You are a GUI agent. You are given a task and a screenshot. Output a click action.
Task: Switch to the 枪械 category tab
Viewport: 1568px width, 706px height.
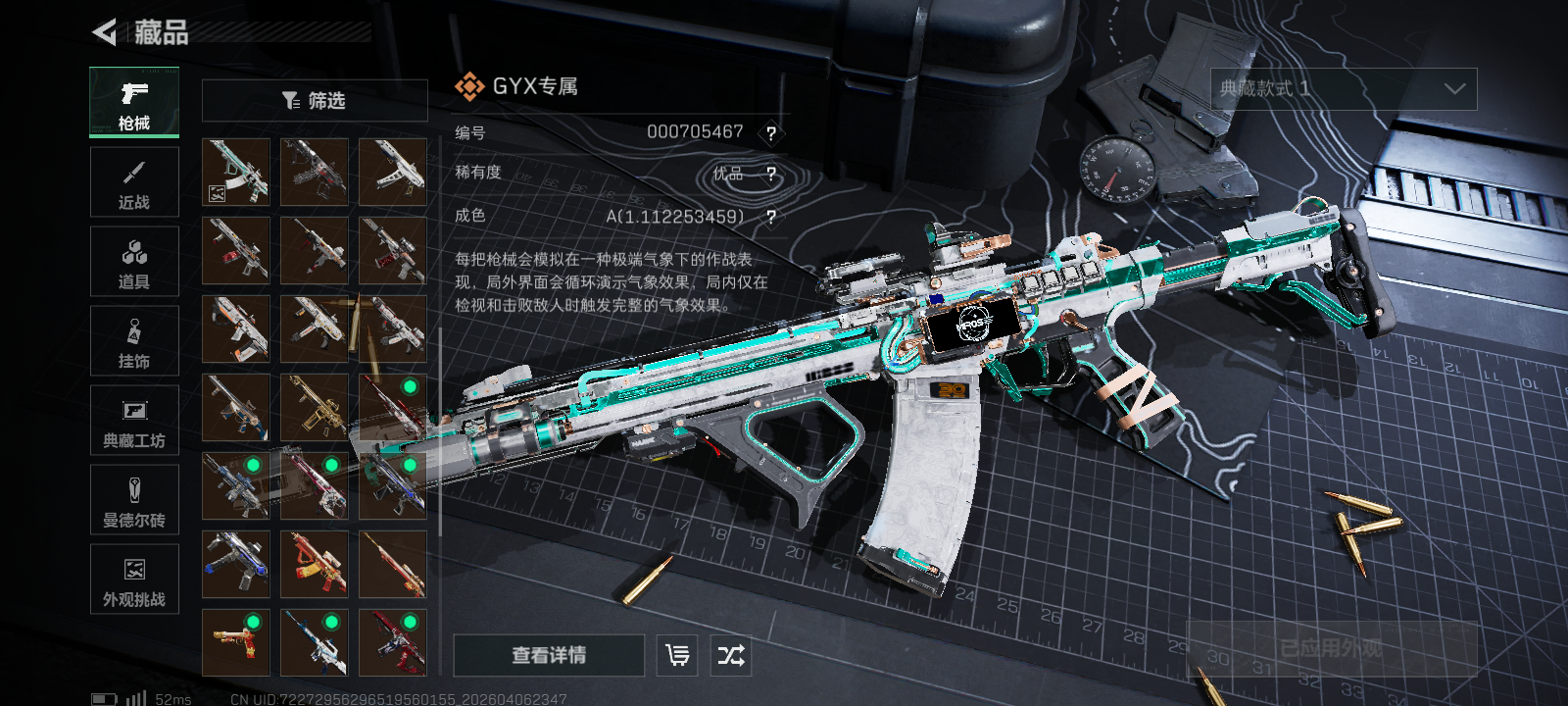134,102
